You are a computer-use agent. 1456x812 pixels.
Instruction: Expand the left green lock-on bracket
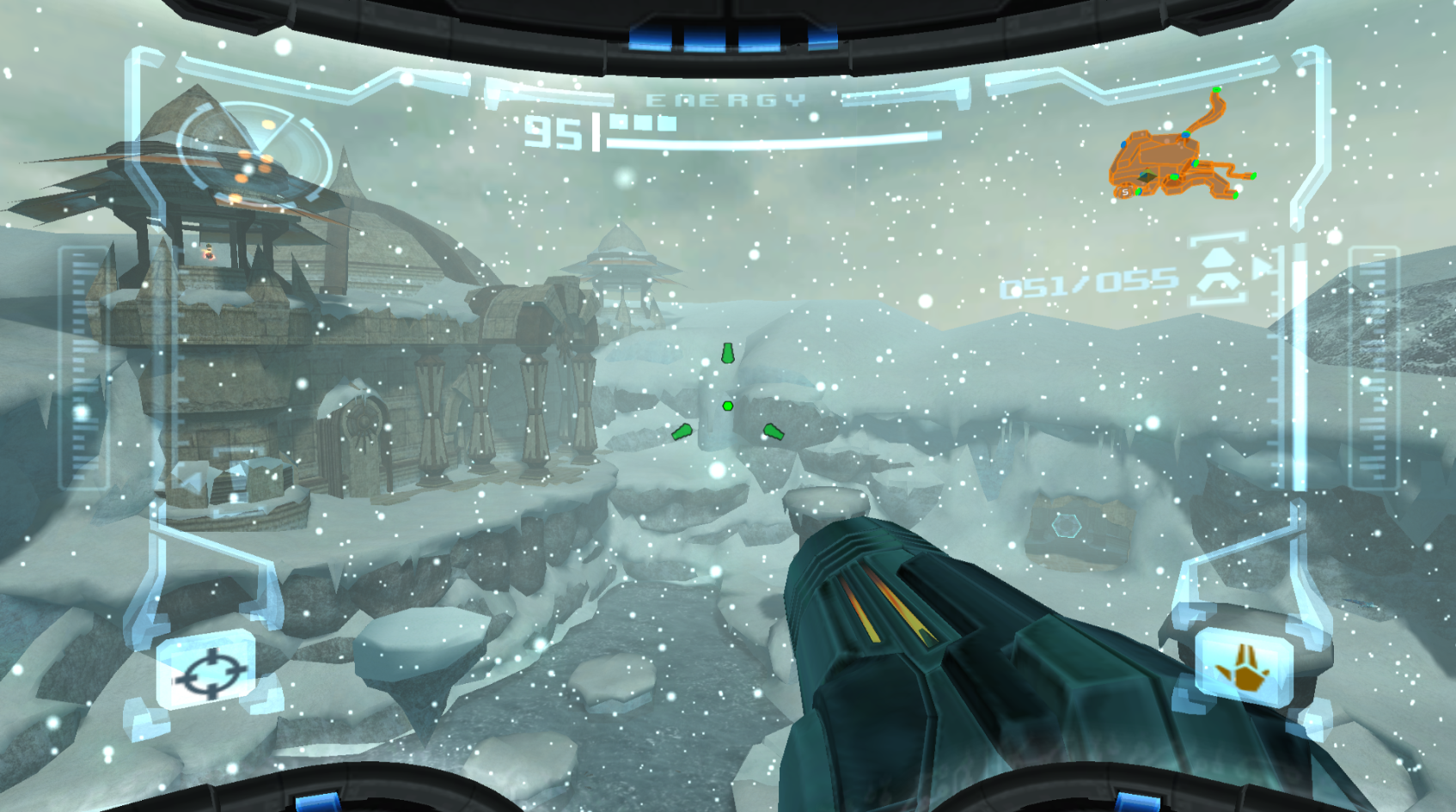[x=681, y=434]
